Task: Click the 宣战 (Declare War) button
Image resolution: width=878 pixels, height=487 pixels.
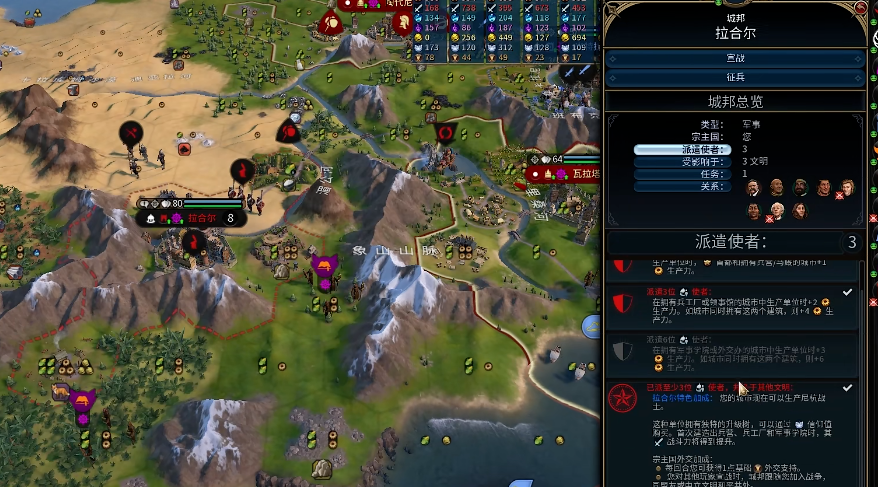Action: pyautogui.click(x=735, y=58)
